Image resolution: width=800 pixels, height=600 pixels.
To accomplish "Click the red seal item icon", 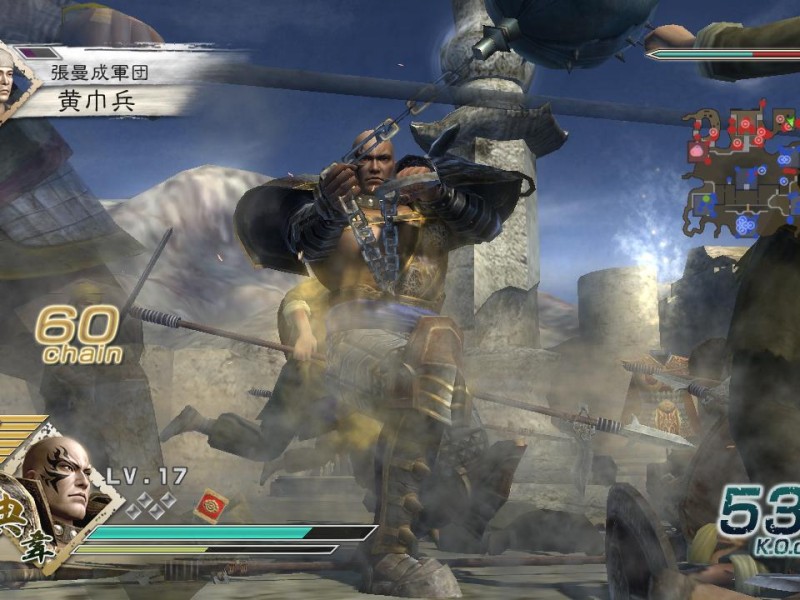I will click(x=210, y=504).
